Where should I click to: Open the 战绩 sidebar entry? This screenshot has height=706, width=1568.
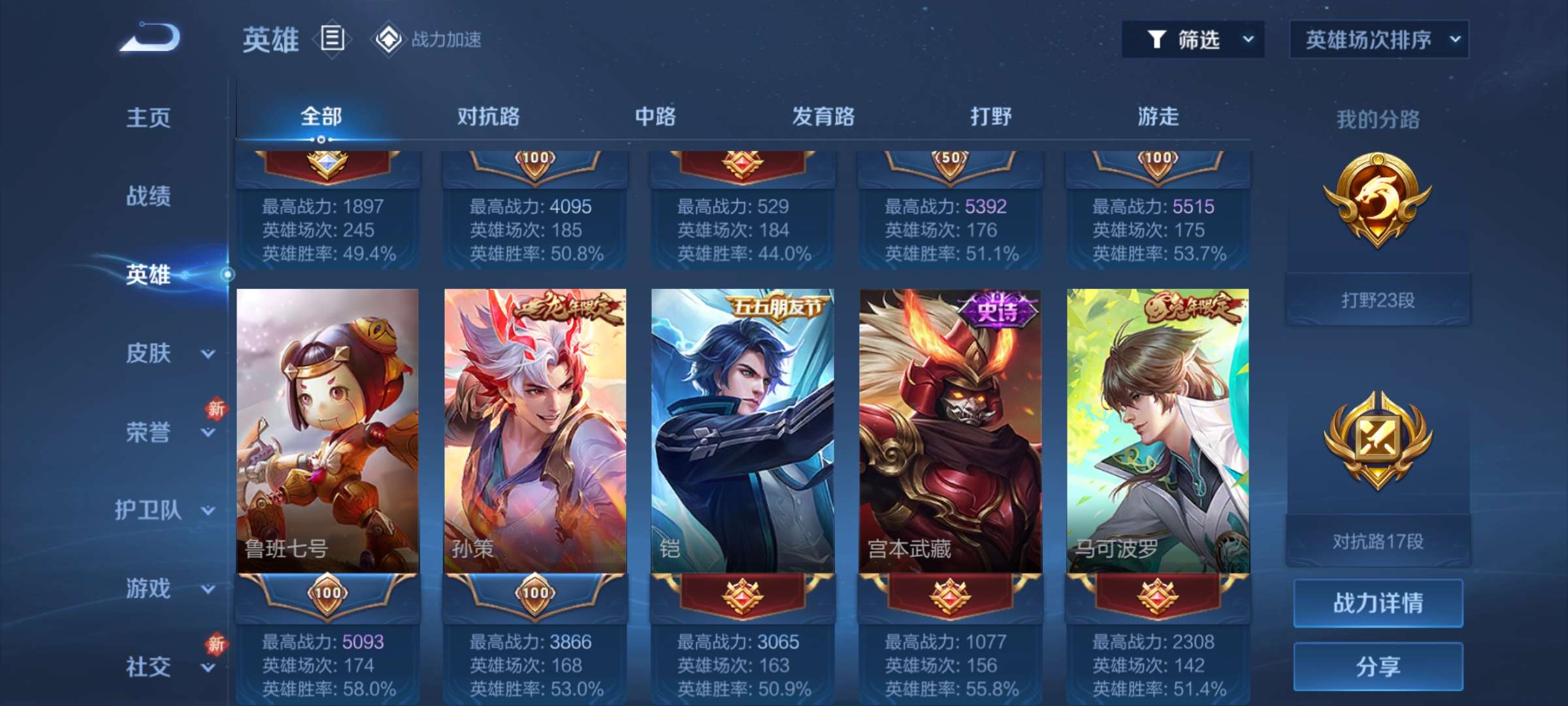[x=148, y=196]
